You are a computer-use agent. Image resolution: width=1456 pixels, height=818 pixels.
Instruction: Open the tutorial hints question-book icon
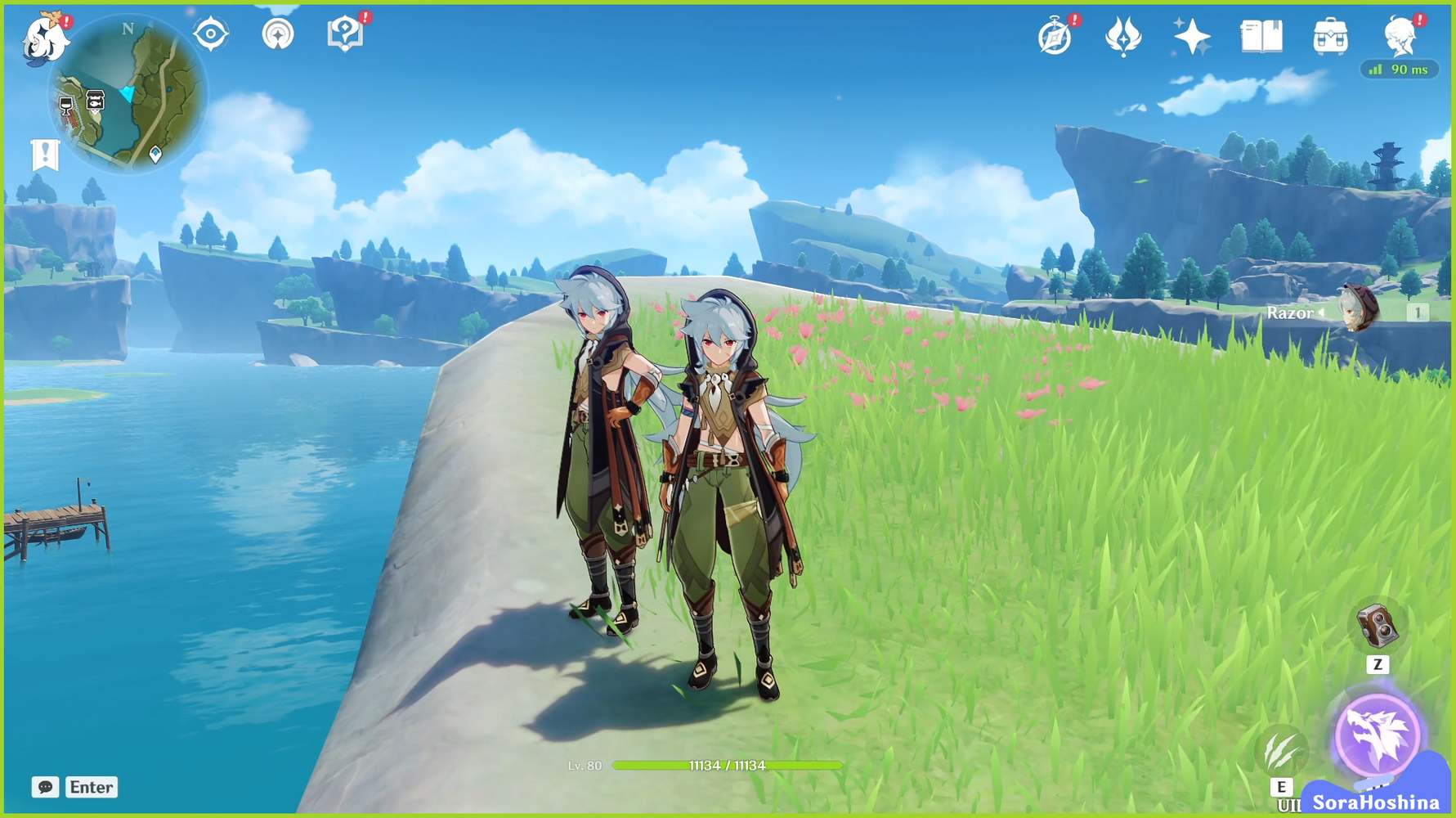pyautogui.click(x=347, y=33)
